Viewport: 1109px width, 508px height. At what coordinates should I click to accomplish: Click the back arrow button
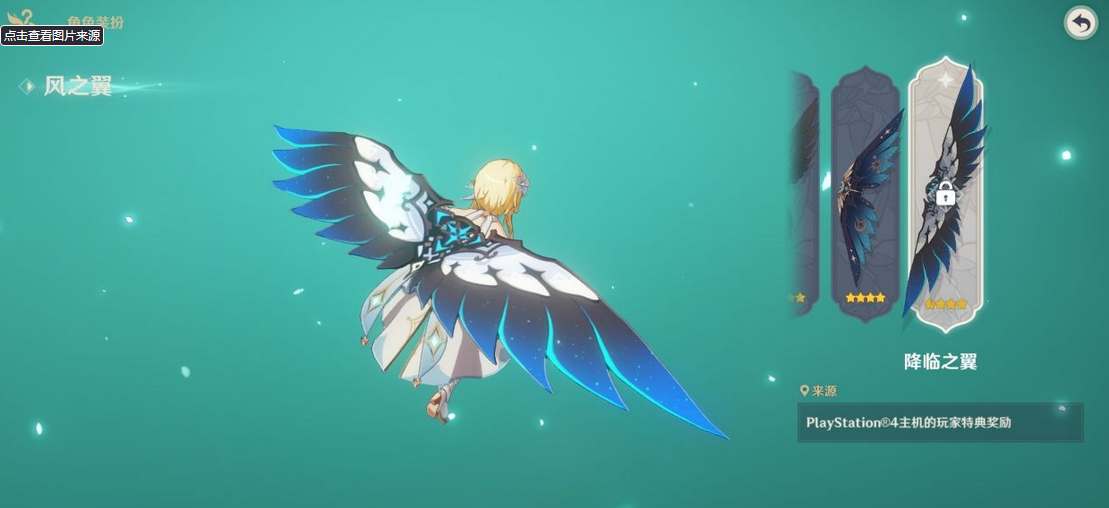coord(1080,22)
